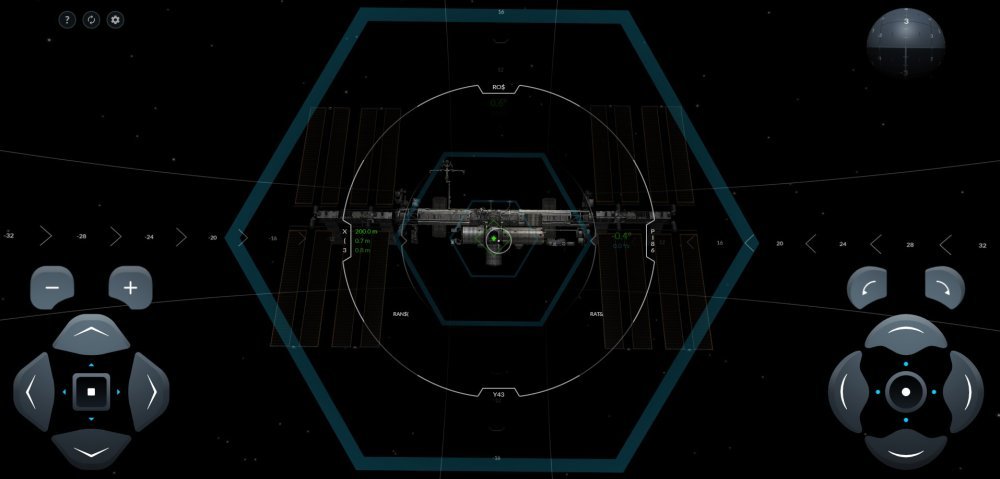Roll right with the clockwise arrow button

(x=944, y=288)
